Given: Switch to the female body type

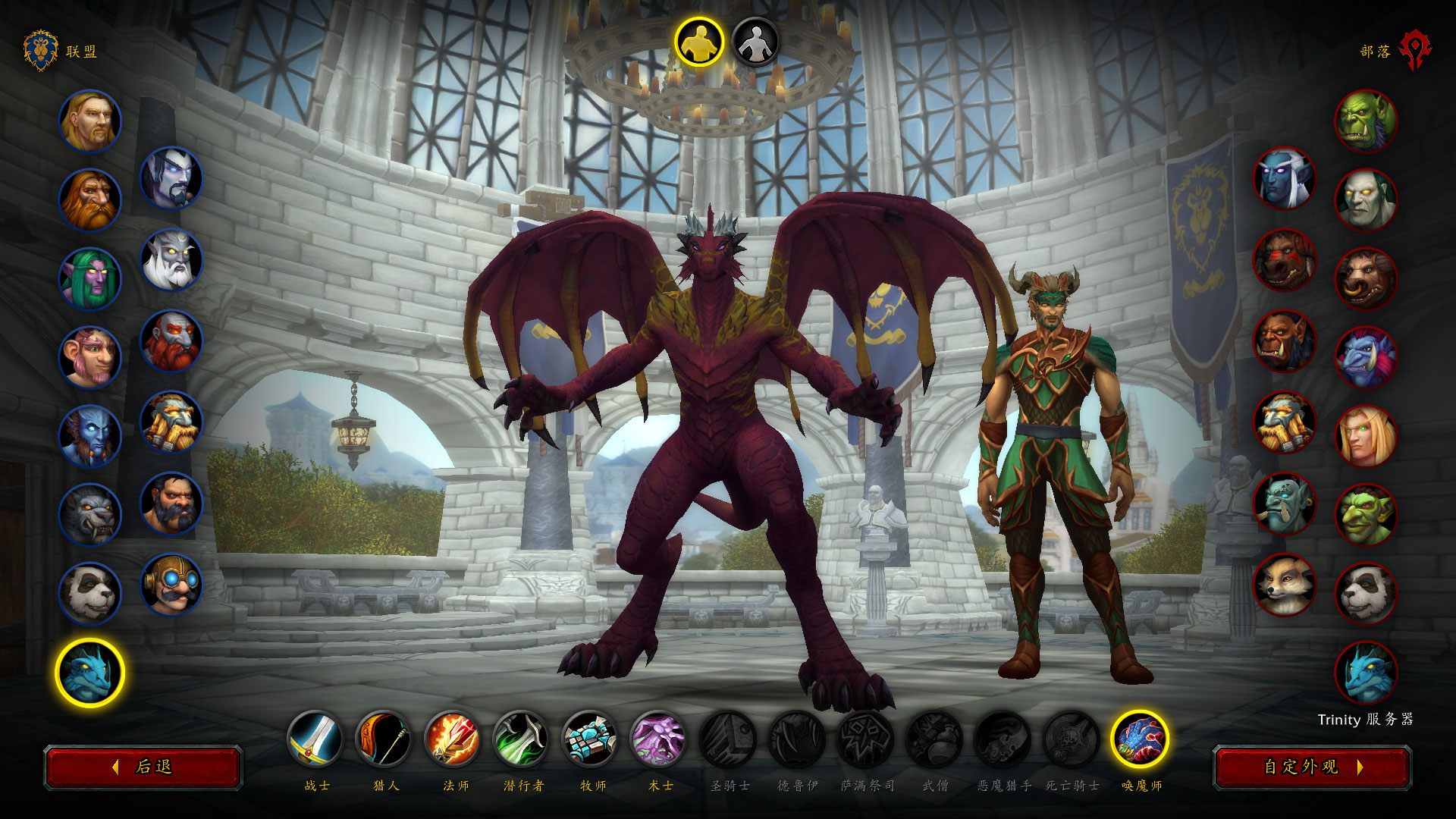Looking at the screenshot, I should (755, 42).
